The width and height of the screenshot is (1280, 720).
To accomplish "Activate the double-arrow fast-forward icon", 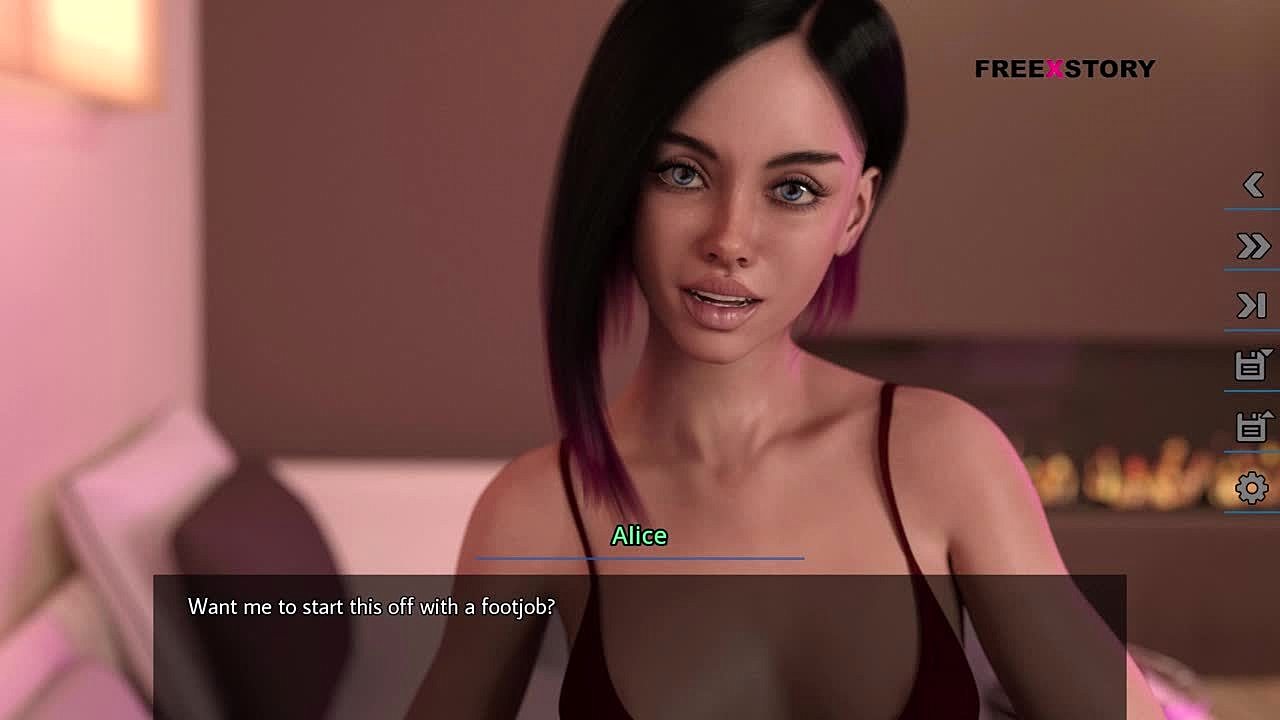I will click(x=1253, y=246).
